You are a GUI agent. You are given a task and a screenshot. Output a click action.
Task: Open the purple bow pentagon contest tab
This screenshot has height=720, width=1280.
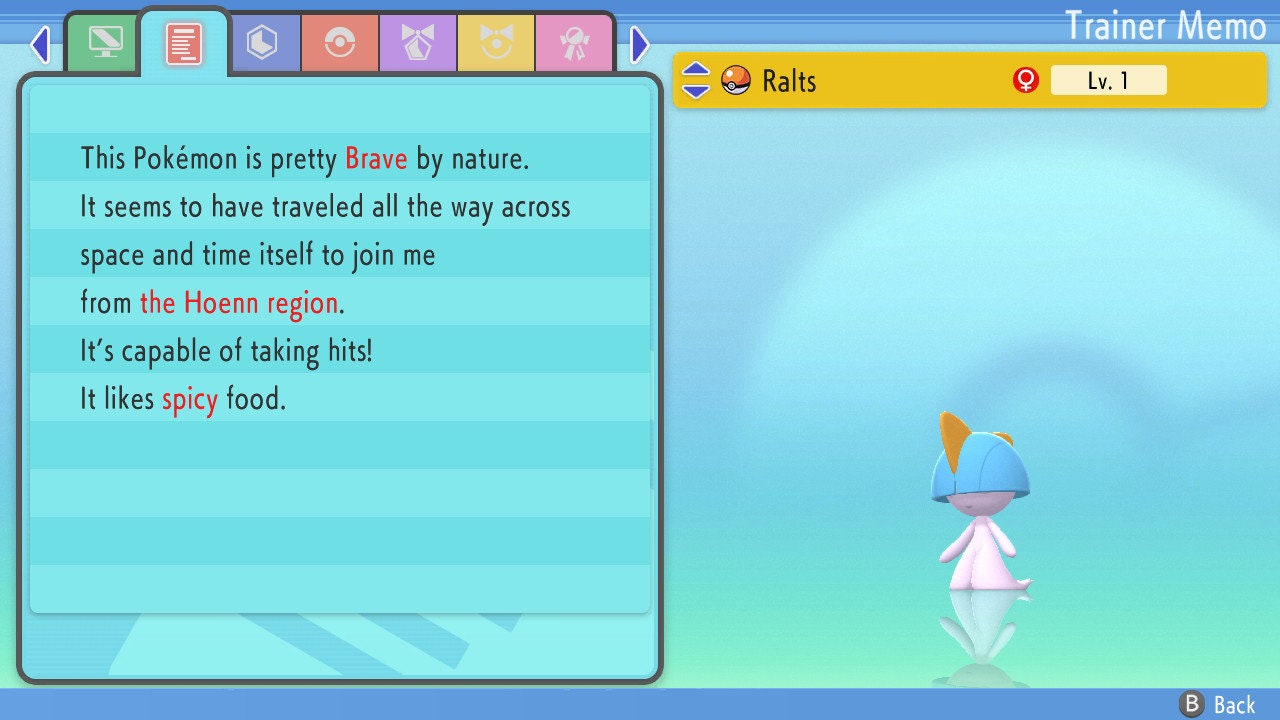(x=418, y=43)
